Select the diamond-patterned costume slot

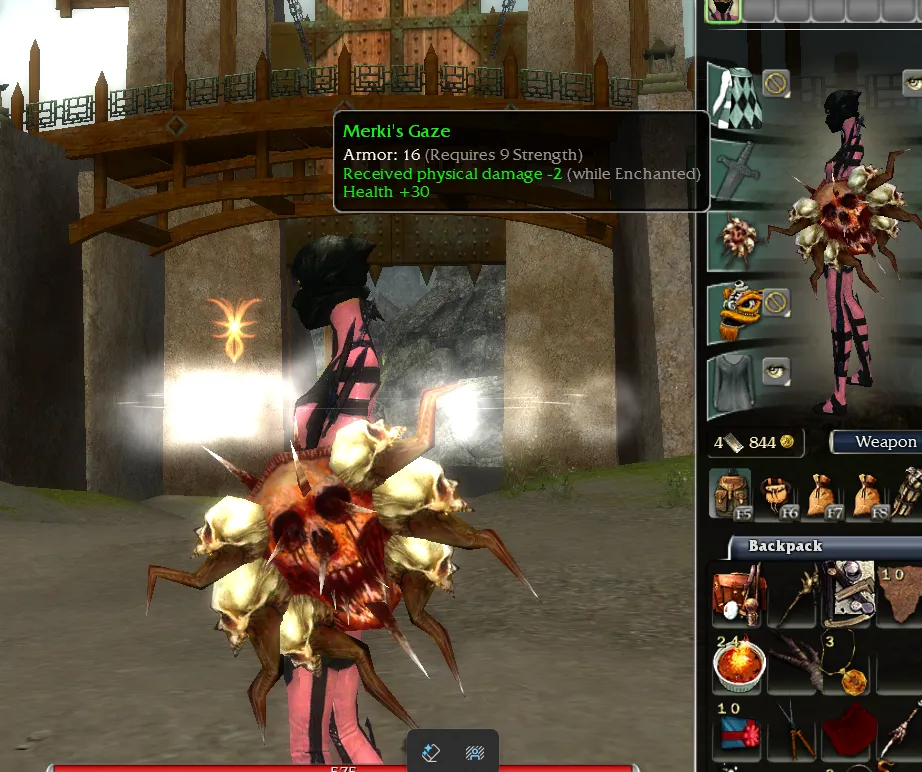(735, 96)
